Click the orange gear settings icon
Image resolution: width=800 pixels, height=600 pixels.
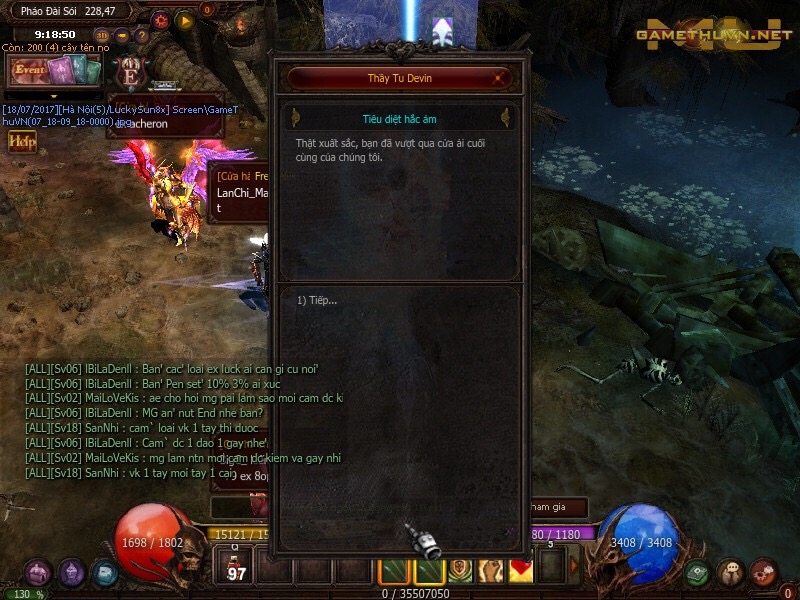161,19
